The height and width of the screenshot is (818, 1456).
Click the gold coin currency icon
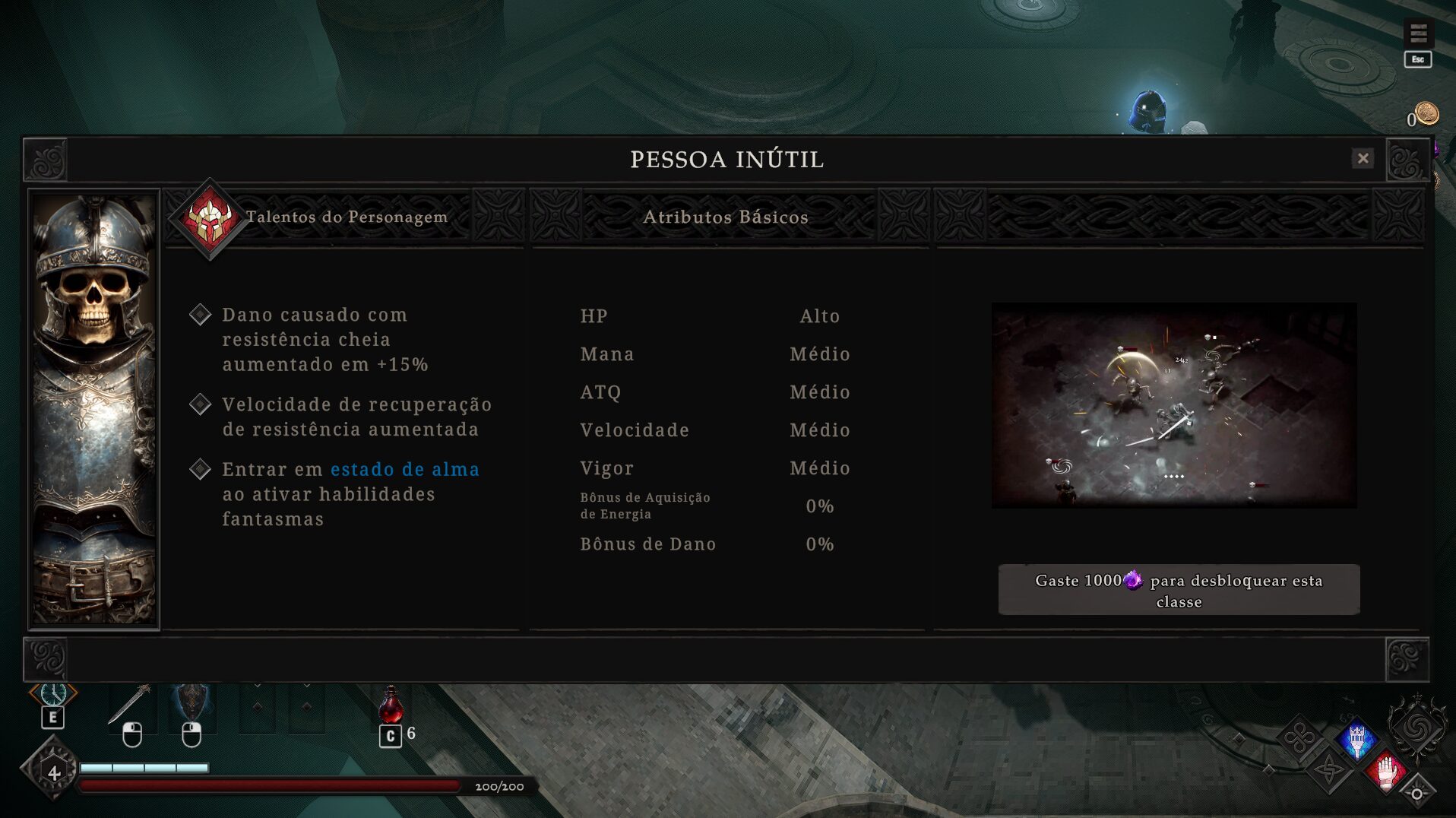pyautogui.click(x=1427, y=114)
